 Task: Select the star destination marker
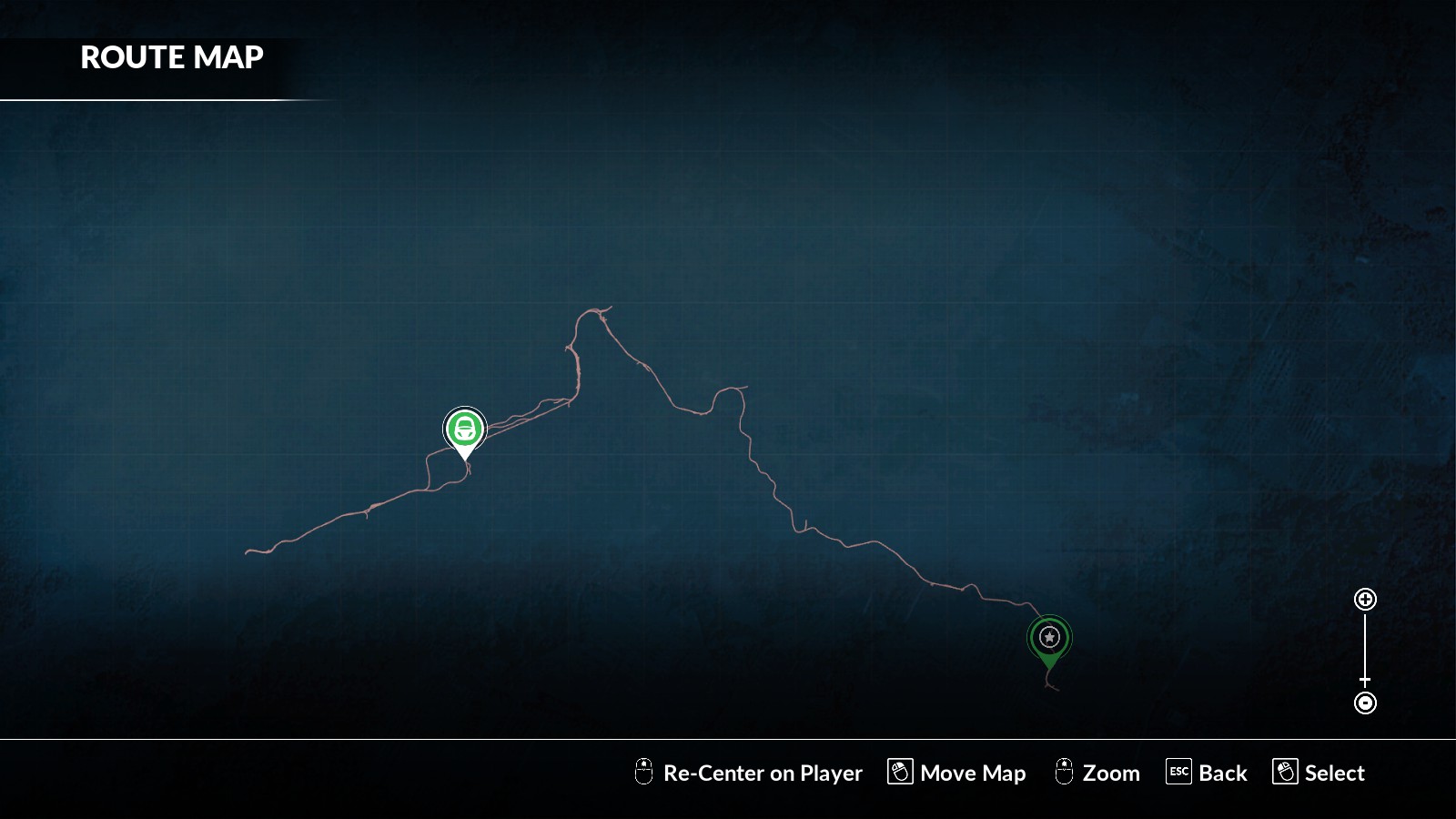[x=1049, y=637]
